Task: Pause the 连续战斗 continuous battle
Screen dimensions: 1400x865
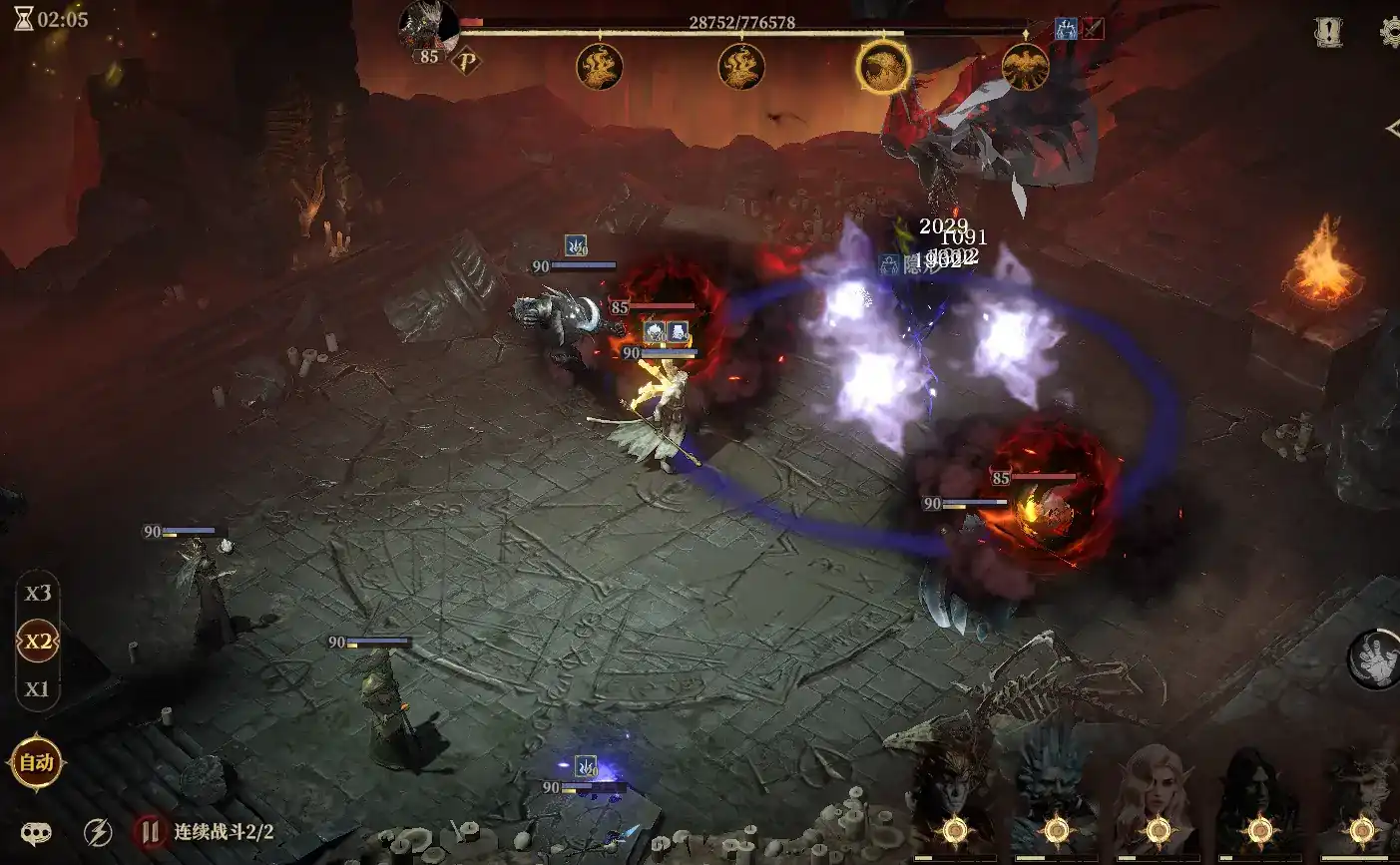Action: tap(150, 831)
